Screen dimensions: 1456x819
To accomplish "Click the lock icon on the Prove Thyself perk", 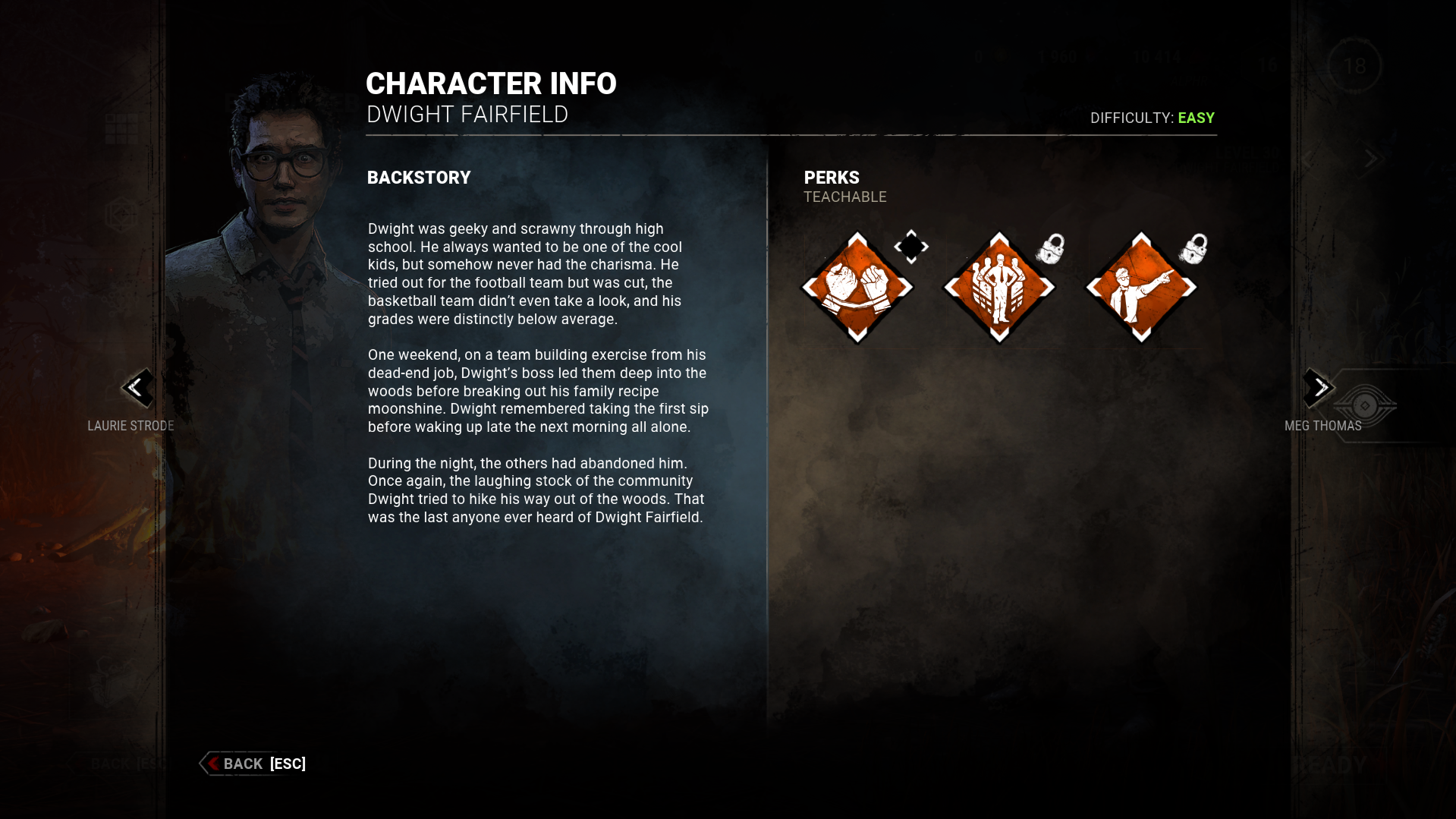I will pos(1051,249).
